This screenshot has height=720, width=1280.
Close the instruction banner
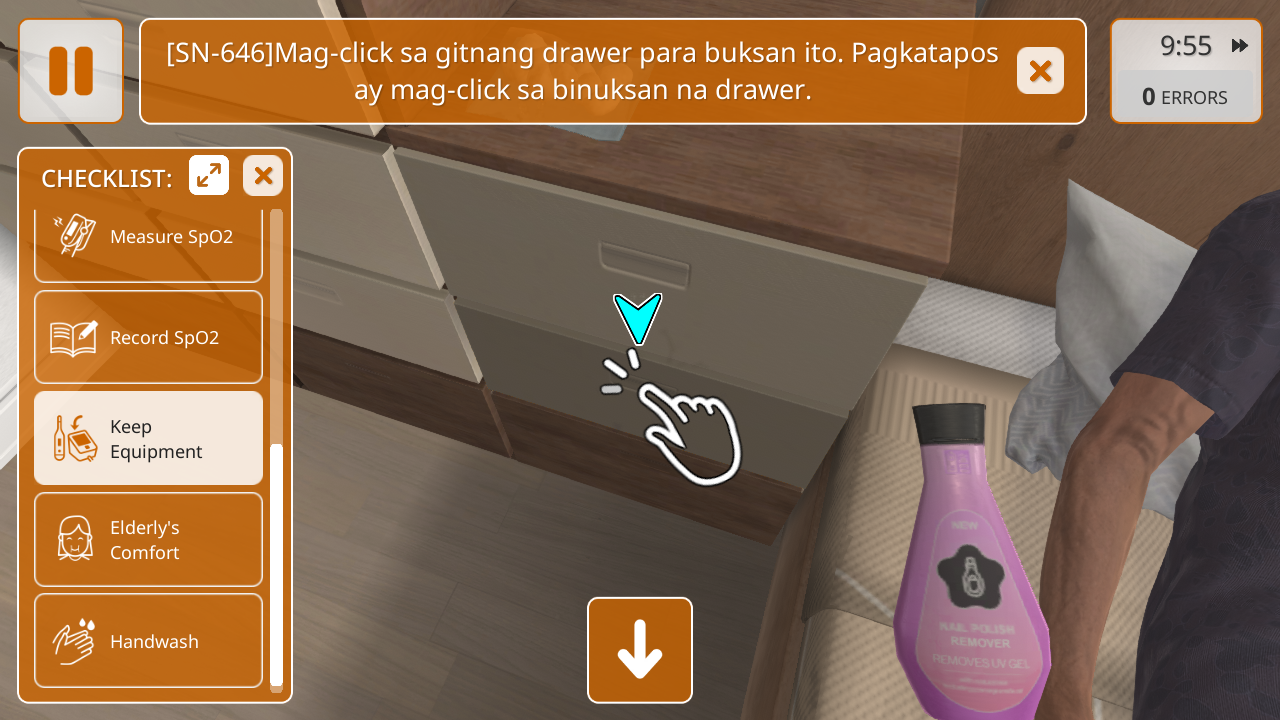(x=1040, y=71)
